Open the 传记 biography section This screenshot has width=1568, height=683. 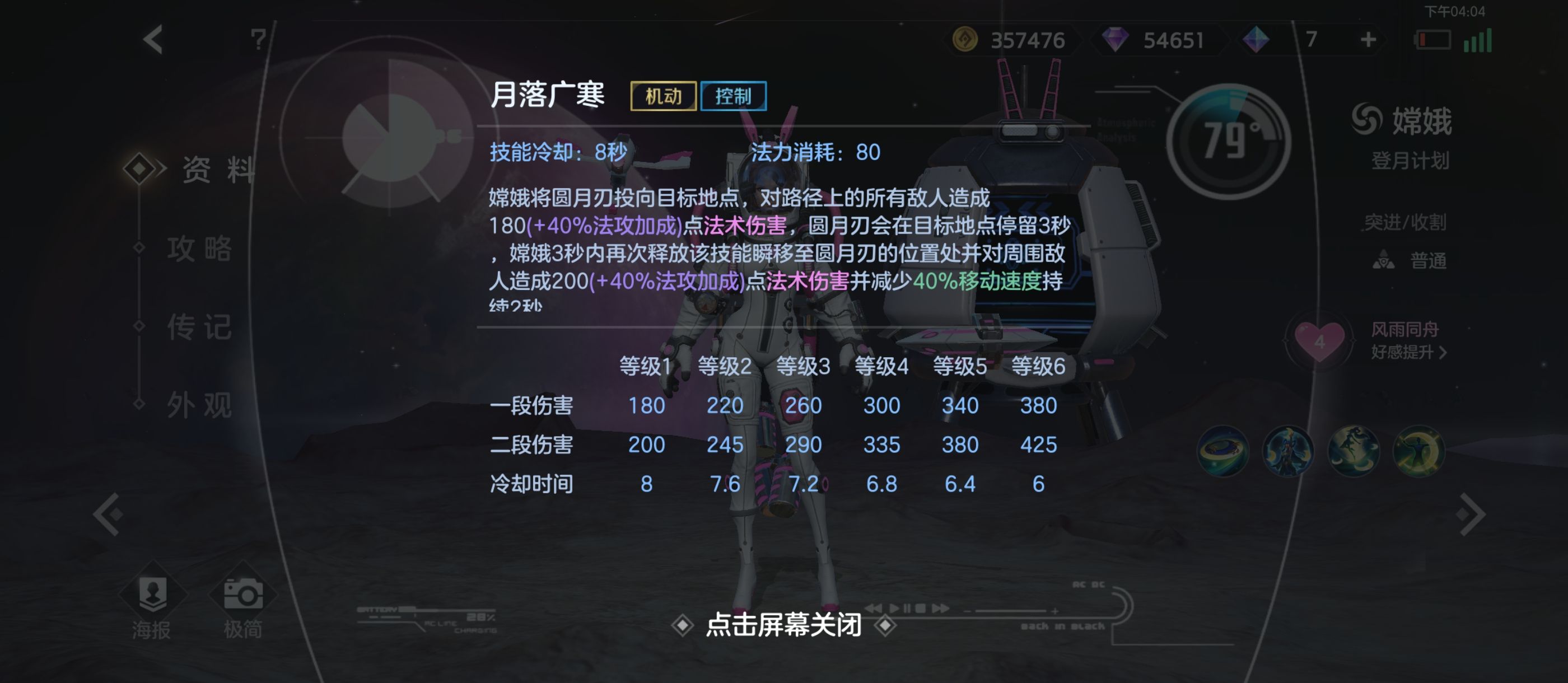199,328
